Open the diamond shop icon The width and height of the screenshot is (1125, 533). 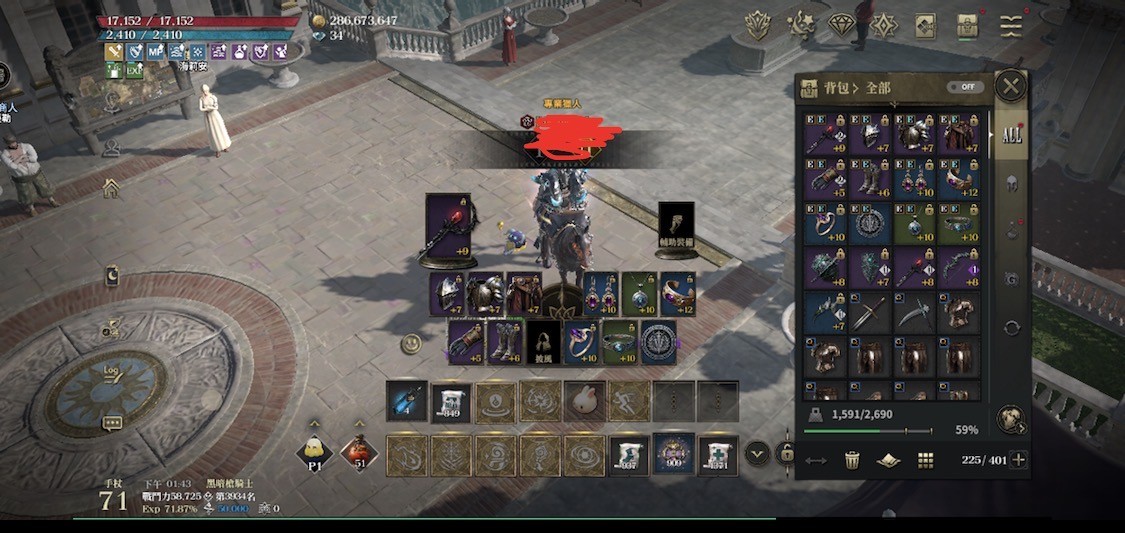tap(841, 25)
